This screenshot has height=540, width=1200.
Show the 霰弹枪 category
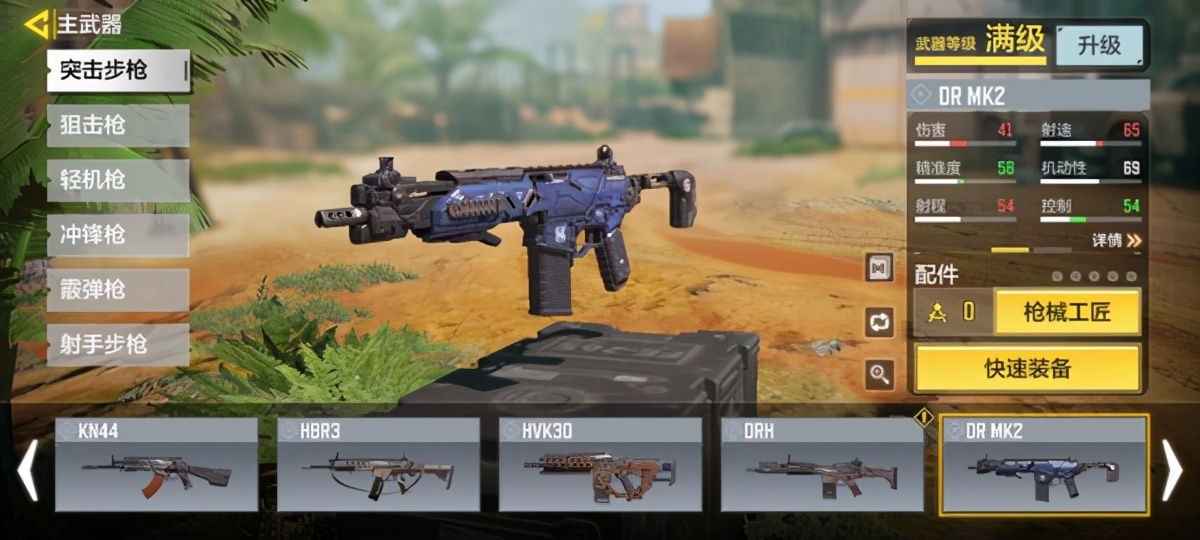tap(117, 290)
